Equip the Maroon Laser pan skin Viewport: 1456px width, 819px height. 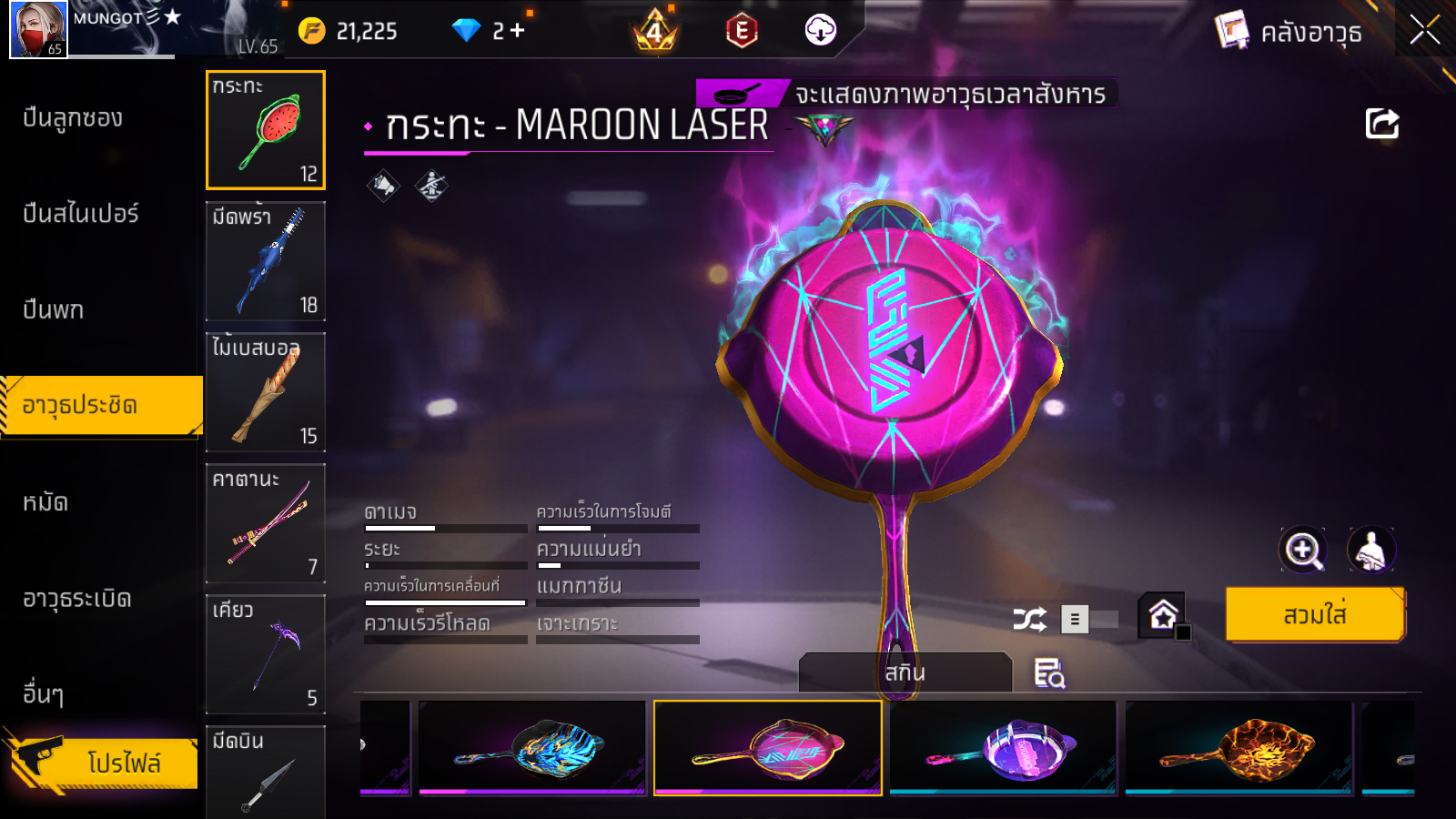pos(1315,615)
